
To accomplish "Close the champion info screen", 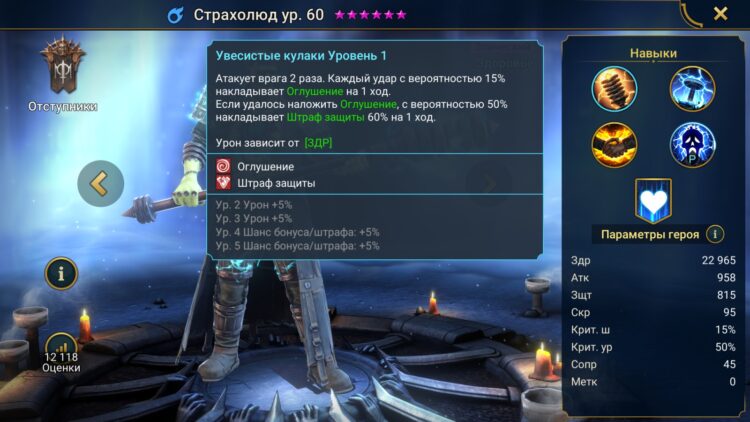I will point(720,14).
